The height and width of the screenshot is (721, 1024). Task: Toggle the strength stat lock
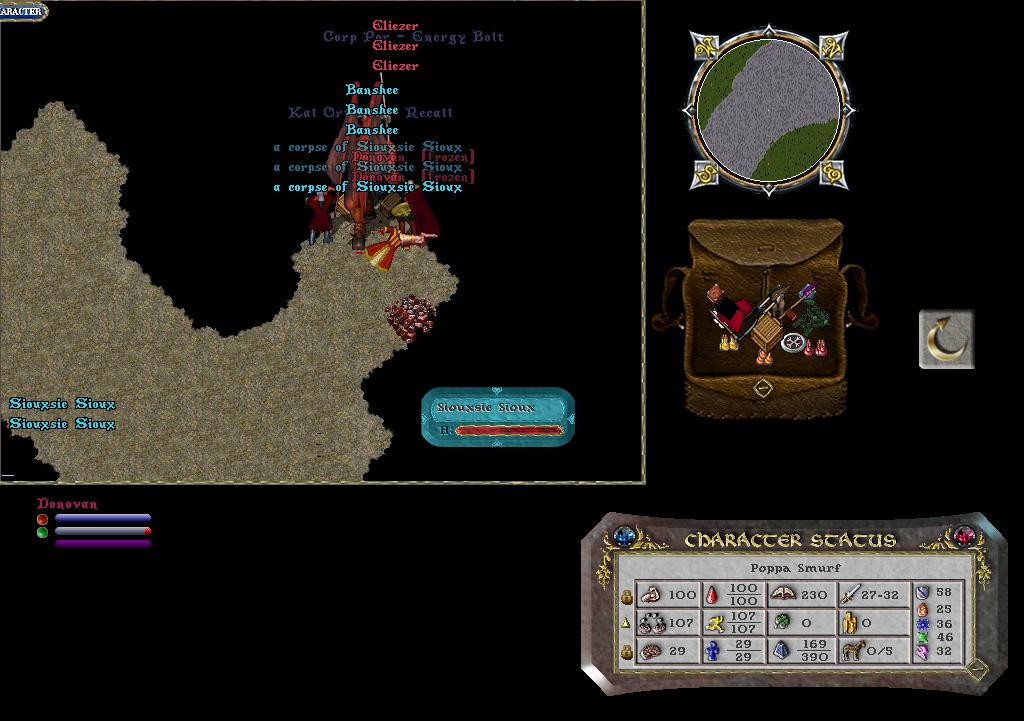click(627, 595)
